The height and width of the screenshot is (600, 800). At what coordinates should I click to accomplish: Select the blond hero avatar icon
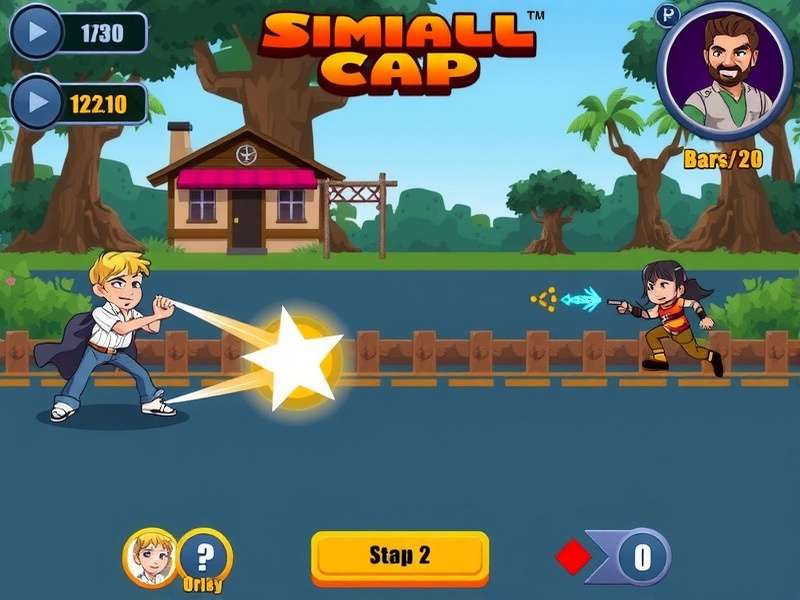point(150,557)
